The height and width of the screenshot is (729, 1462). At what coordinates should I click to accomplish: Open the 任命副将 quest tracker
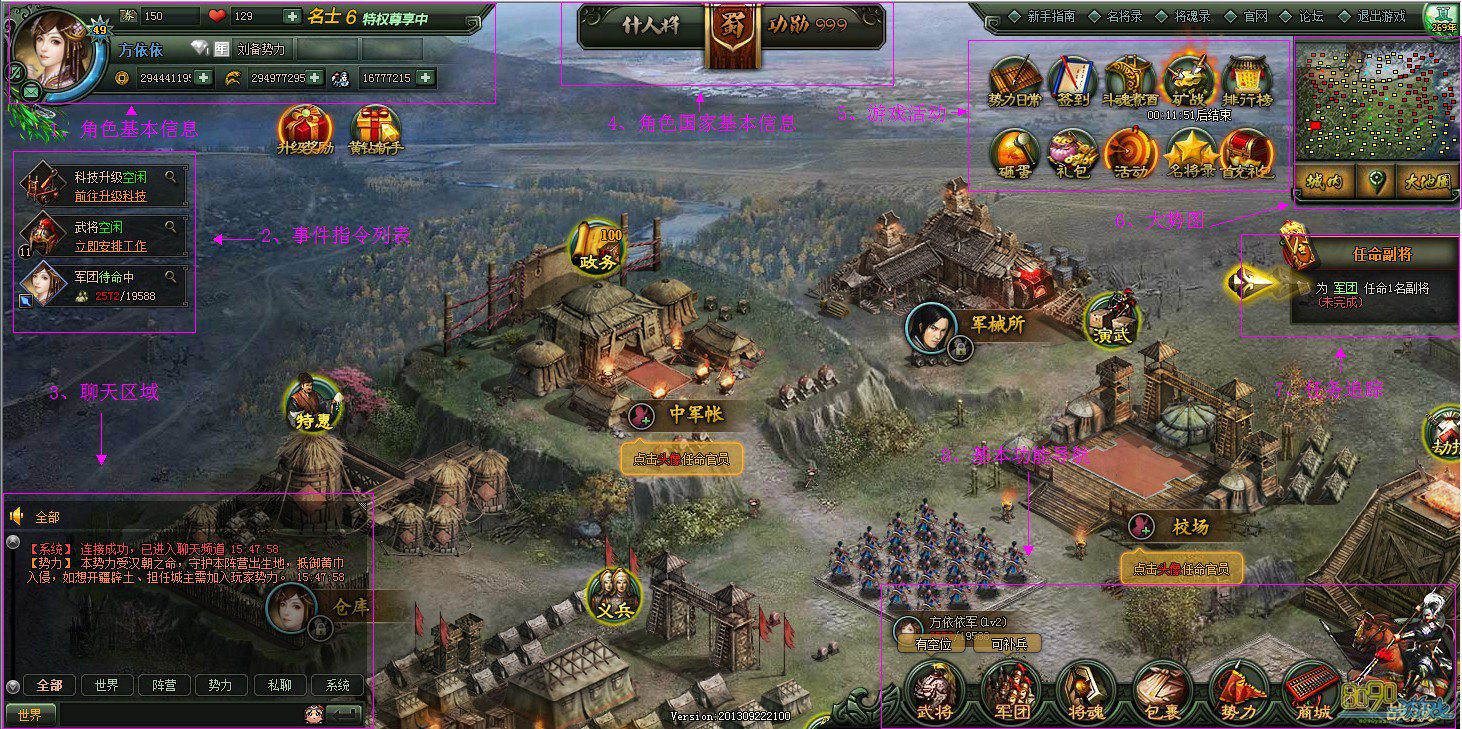point(1374,254)
